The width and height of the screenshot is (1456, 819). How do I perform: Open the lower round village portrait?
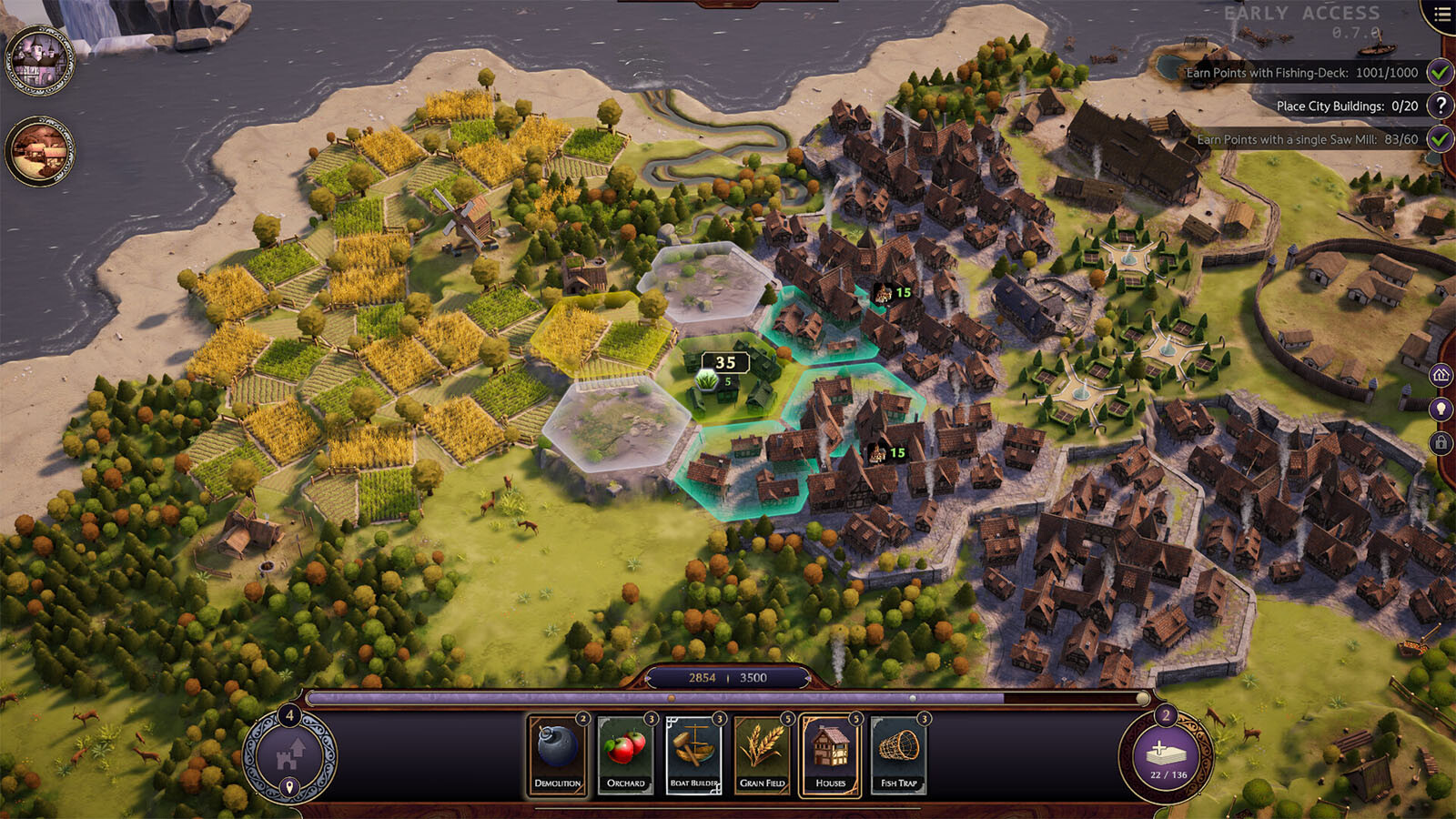pos(39,151)
